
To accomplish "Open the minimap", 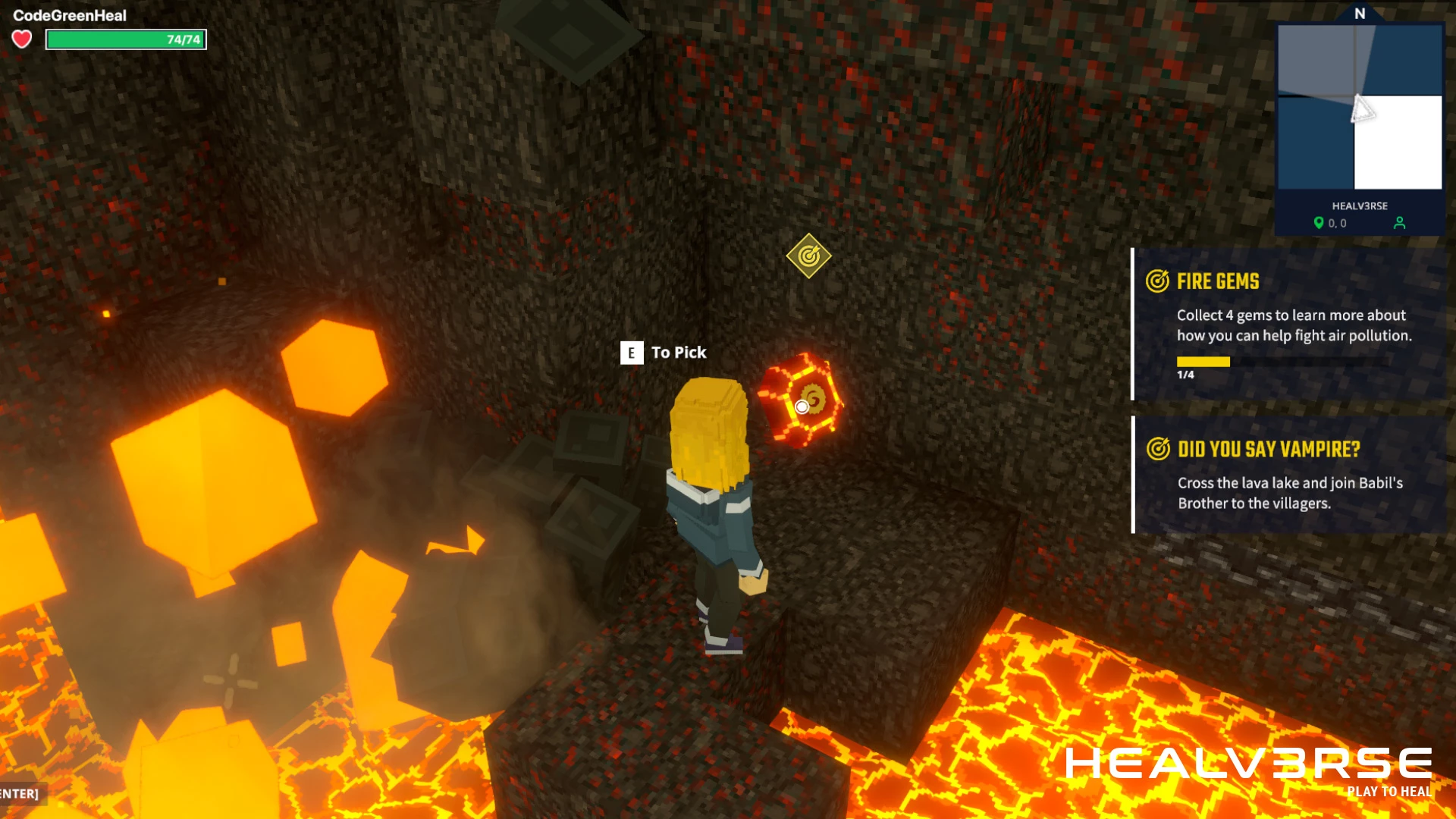I will point(1359,107).
